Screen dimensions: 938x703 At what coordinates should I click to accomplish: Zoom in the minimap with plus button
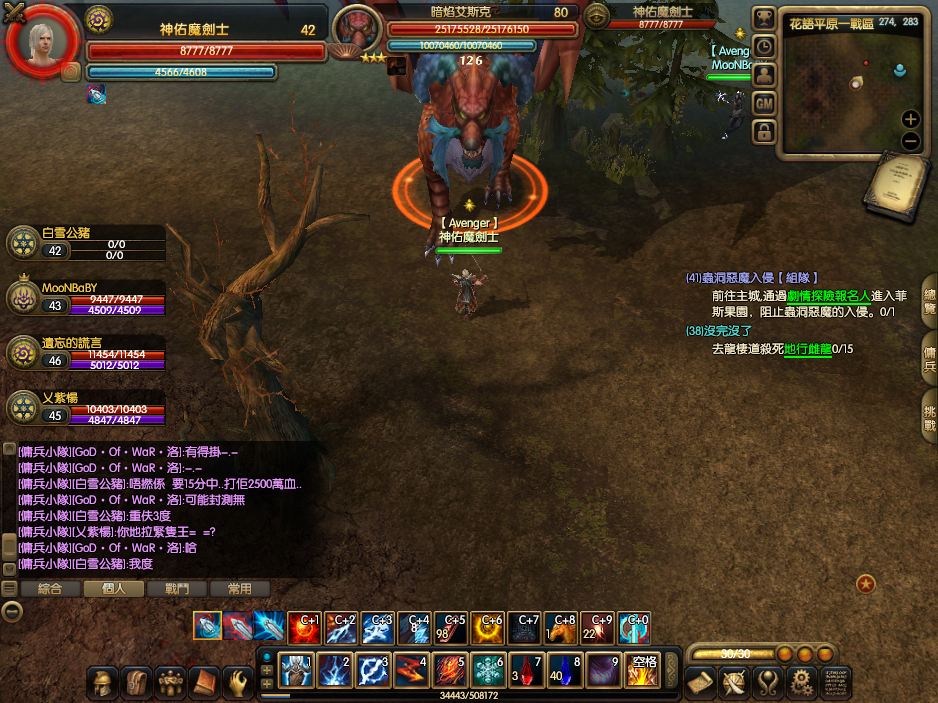[910, 119]
